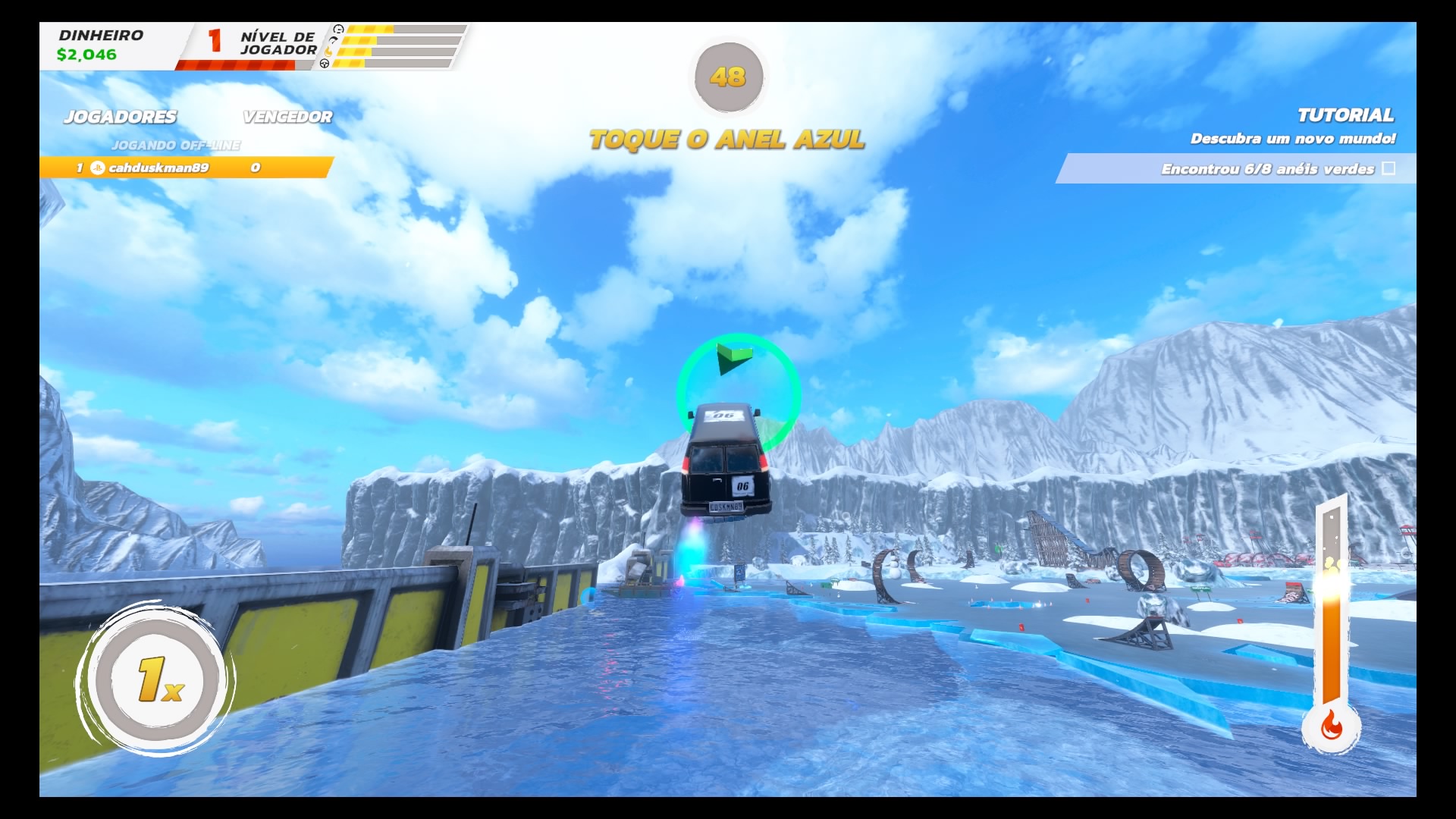Click the TUTORIAL heading
The height and width of the screenshot is (819, 1456).
tap(1346, 116)
